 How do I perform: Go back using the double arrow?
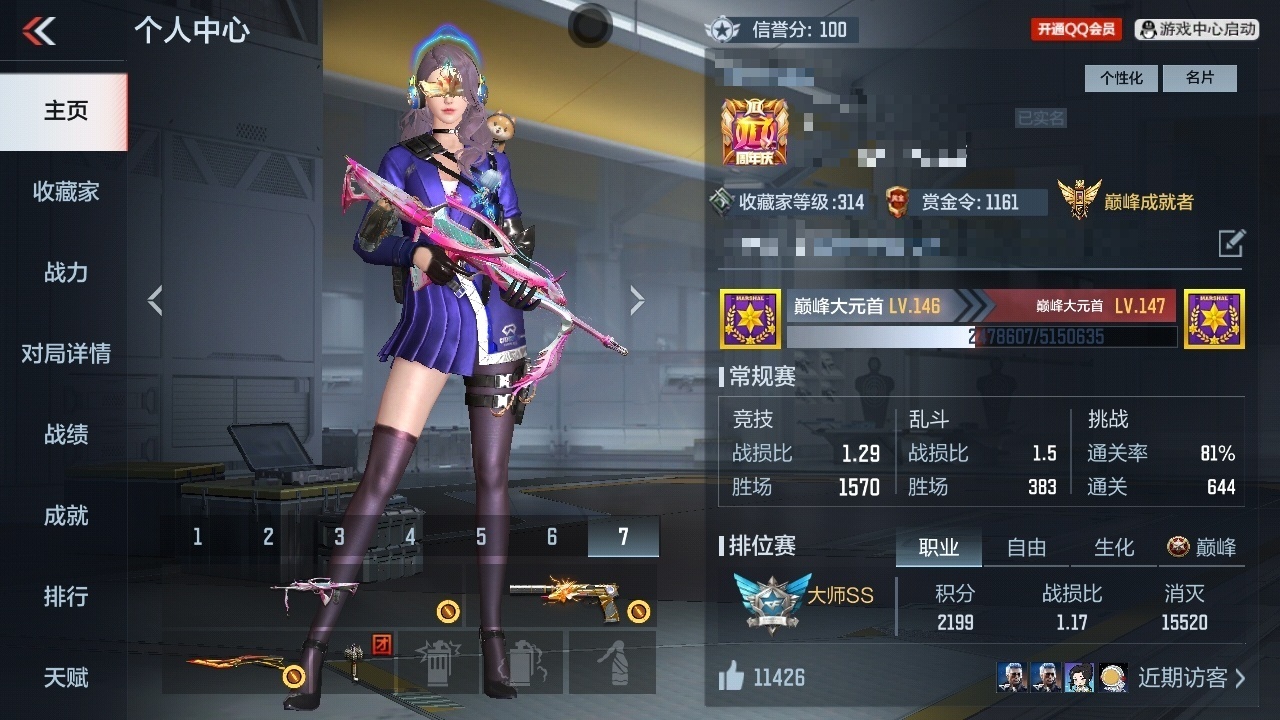(x=40, y=31)
